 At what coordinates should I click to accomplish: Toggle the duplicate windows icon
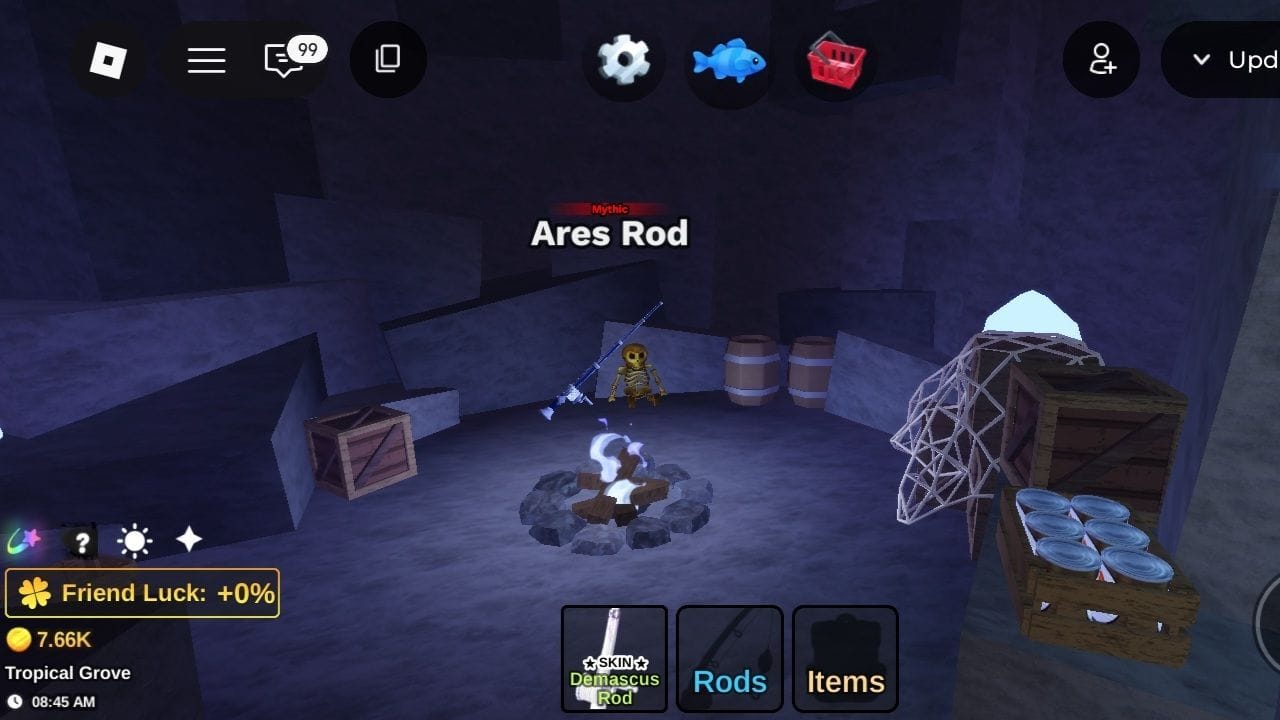(388, 60)
